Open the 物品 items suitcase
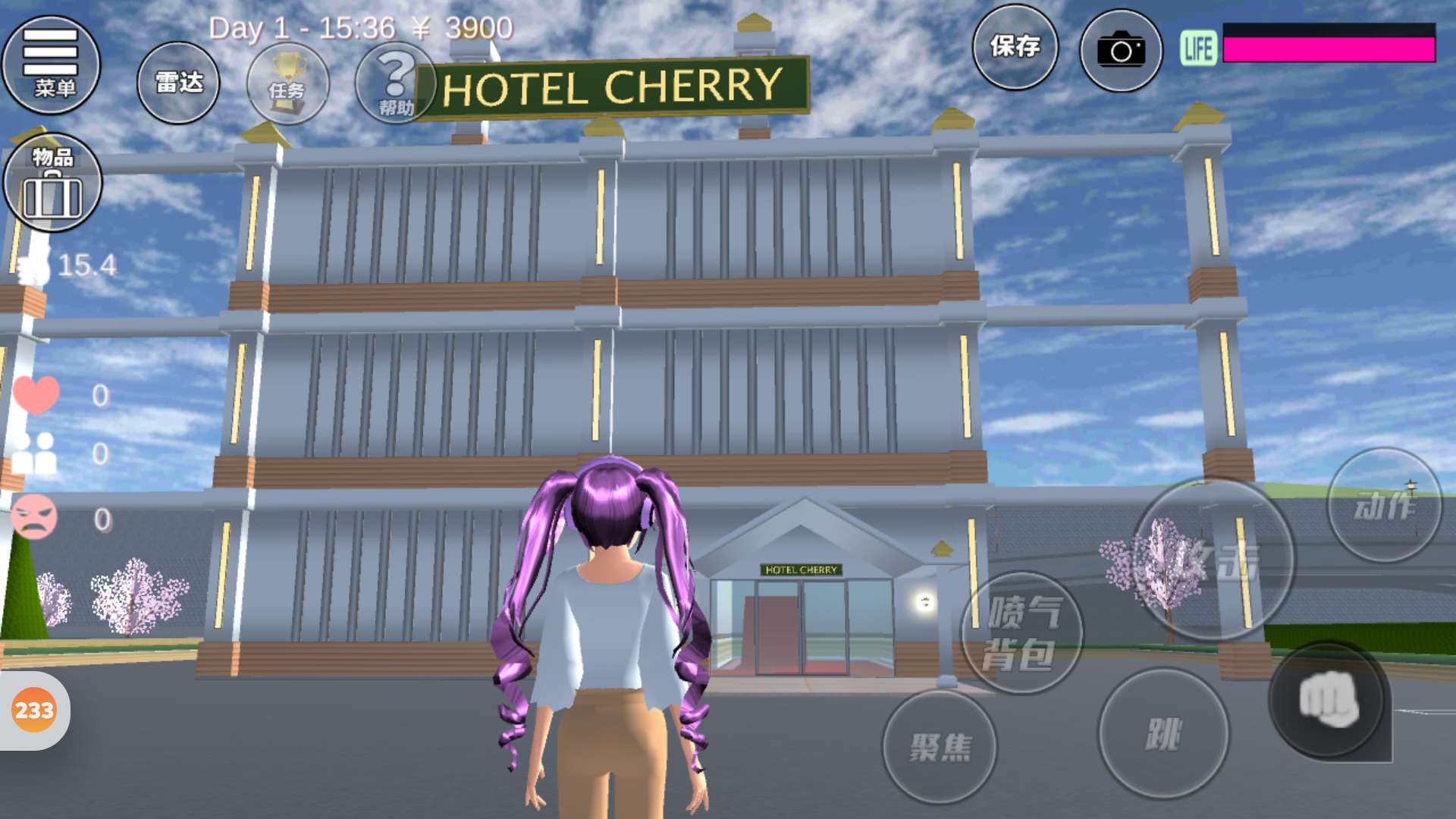Screen dimensions: 1456x819 coord(52,183)
